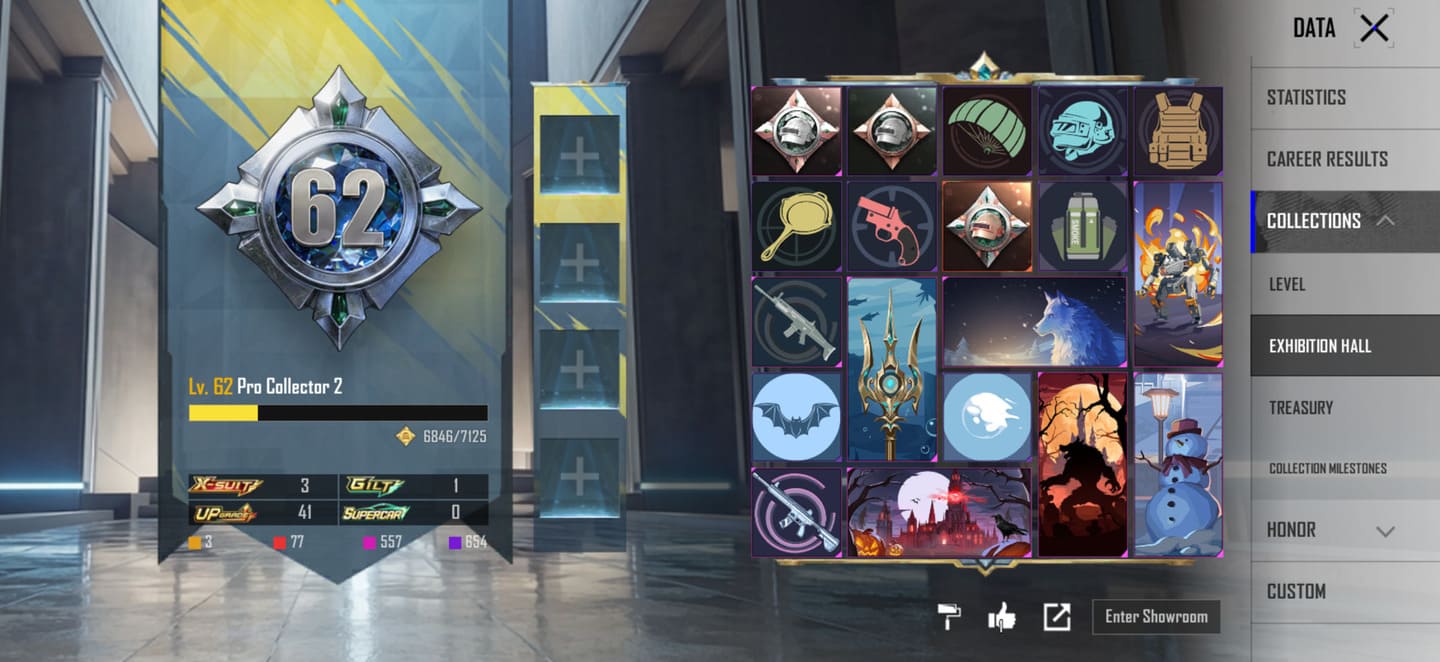Open the paint roller customization tool
The height and width of the screenshot is (662, 1440).
[948, 617]
